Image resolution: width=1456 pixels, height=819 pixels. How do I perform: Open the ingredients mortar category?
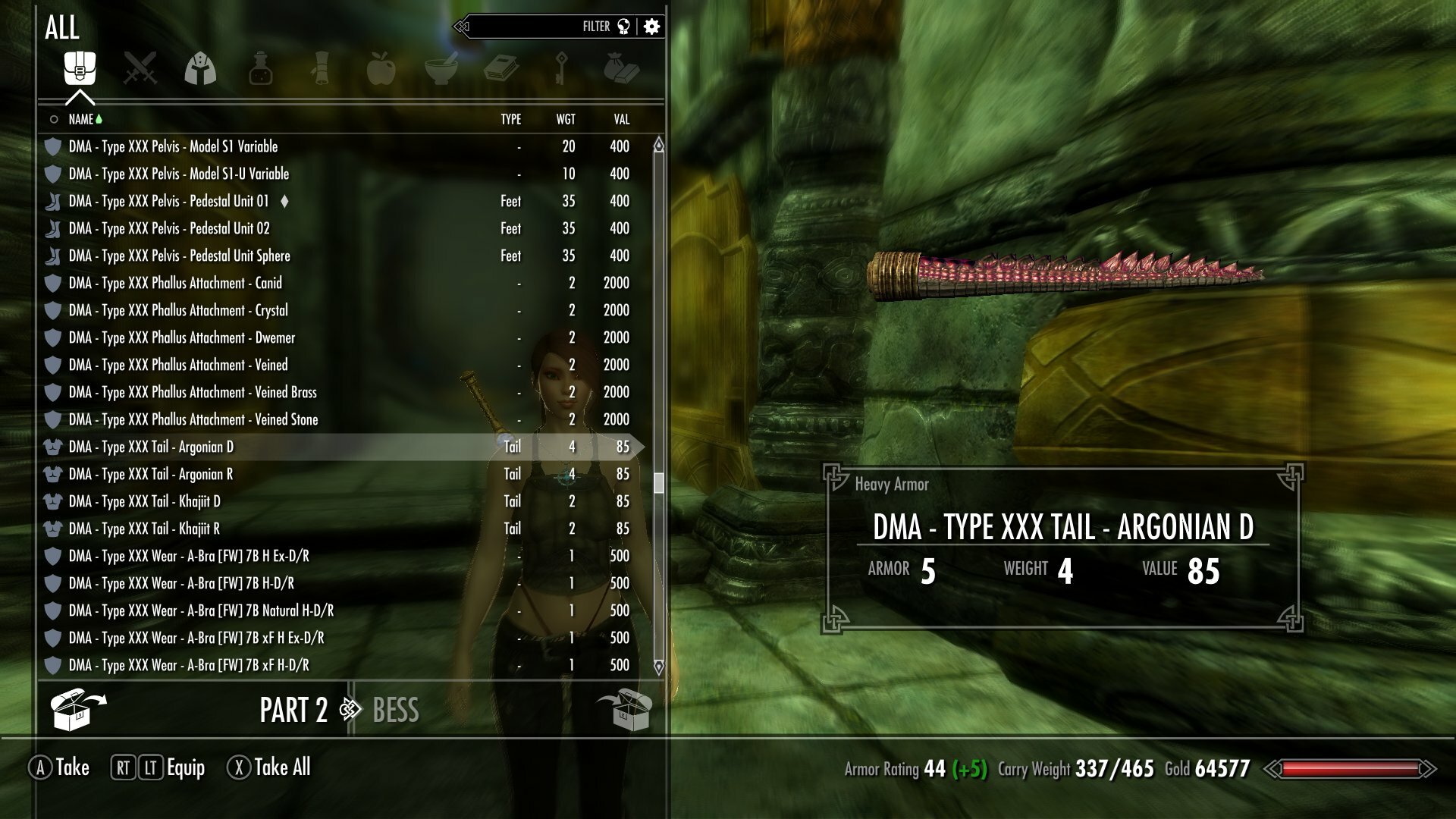pos(441,68)
